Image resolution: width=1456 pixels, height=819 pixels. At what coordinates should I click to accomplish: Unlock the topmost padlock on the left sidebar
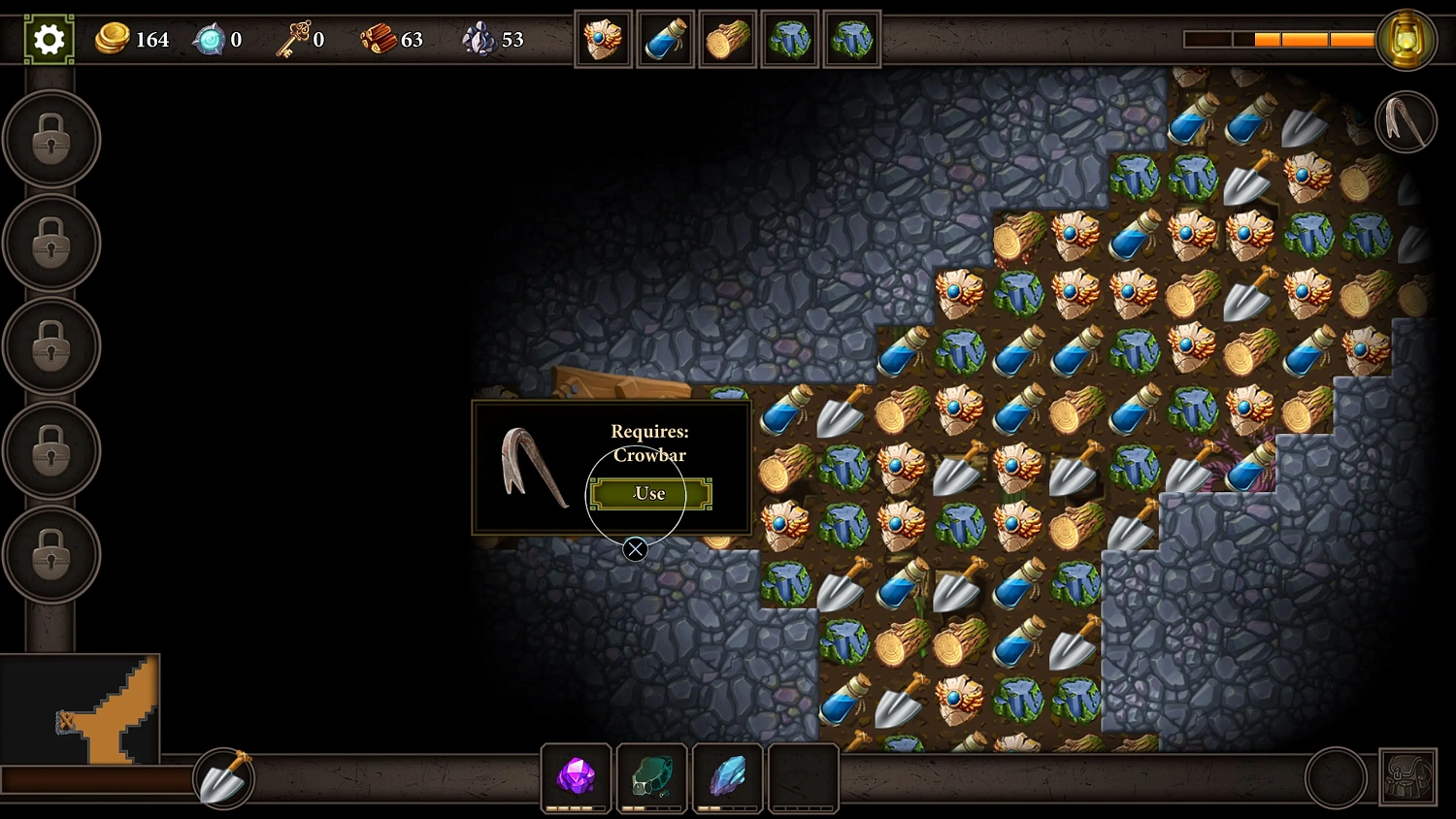50,139
